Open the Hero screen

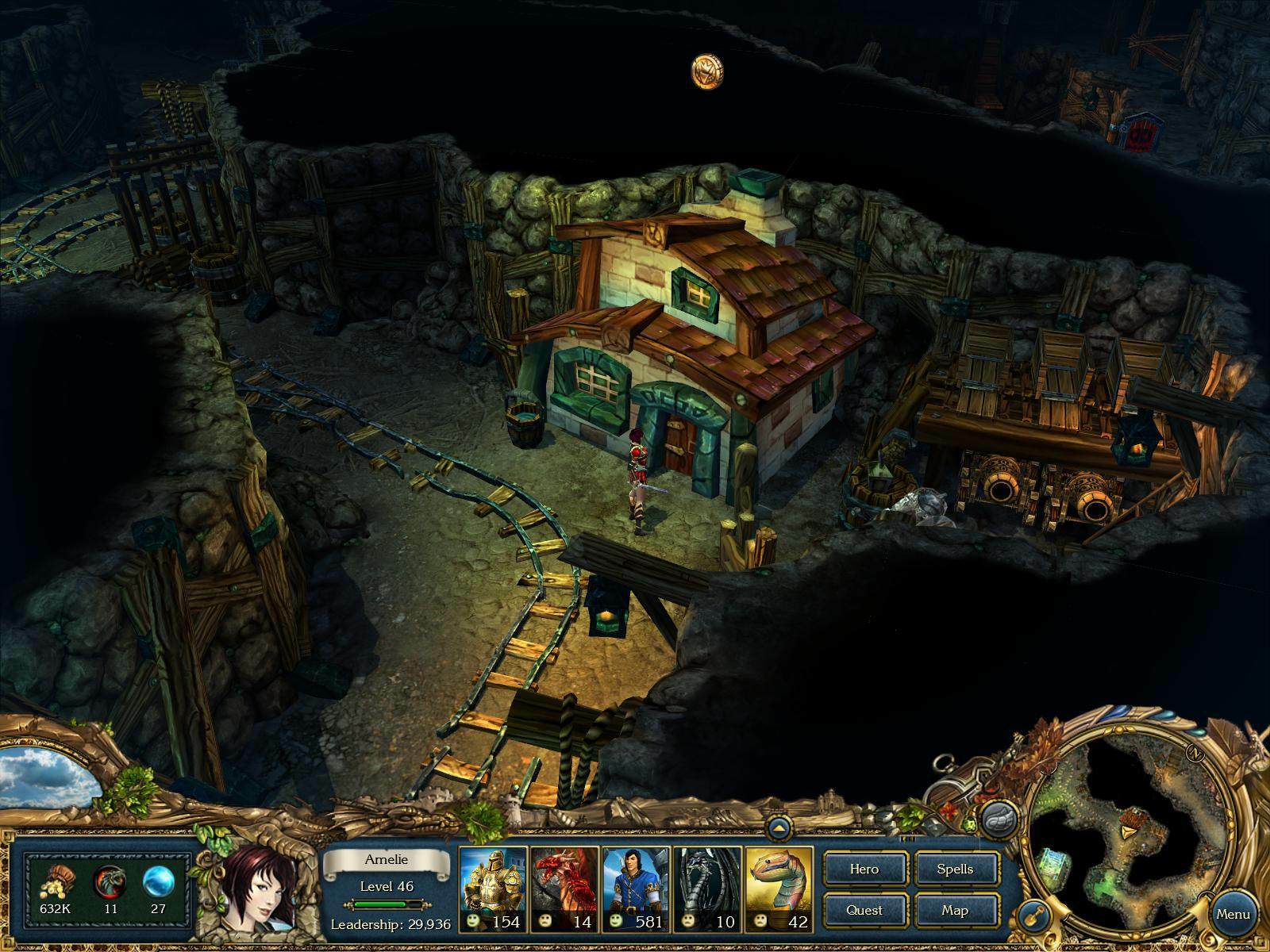(864, 869)
